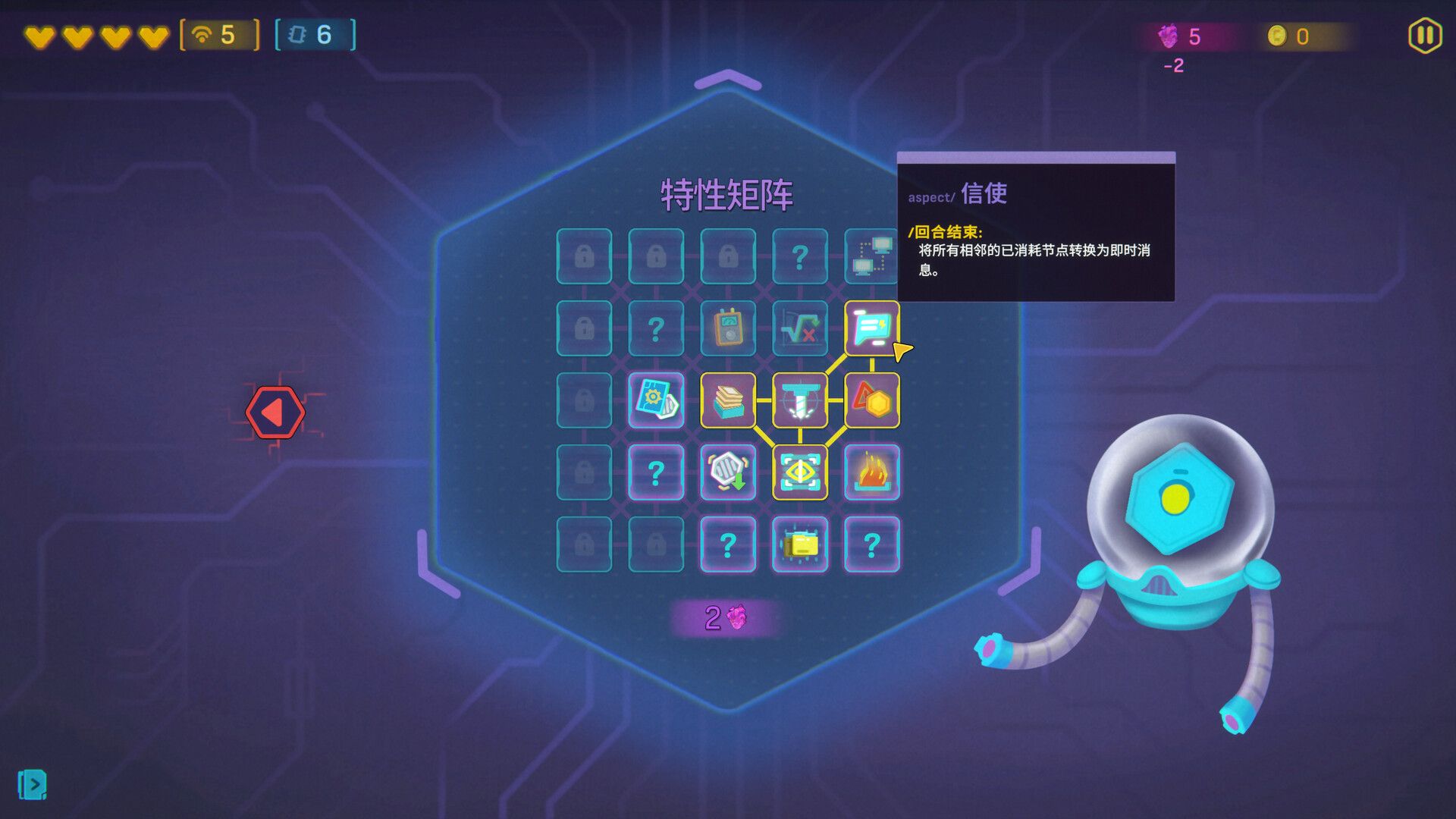Click the square-root graph aspect node

coord(799,330)
